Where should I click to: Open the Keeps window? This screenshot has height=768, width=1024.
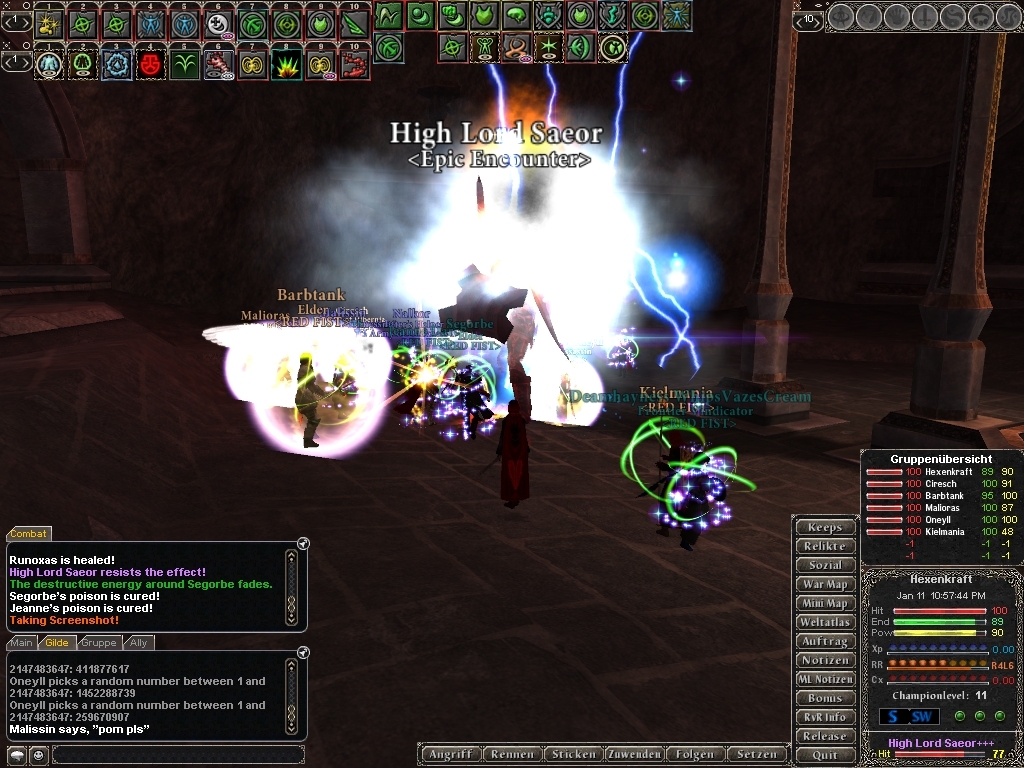[825, 527]
